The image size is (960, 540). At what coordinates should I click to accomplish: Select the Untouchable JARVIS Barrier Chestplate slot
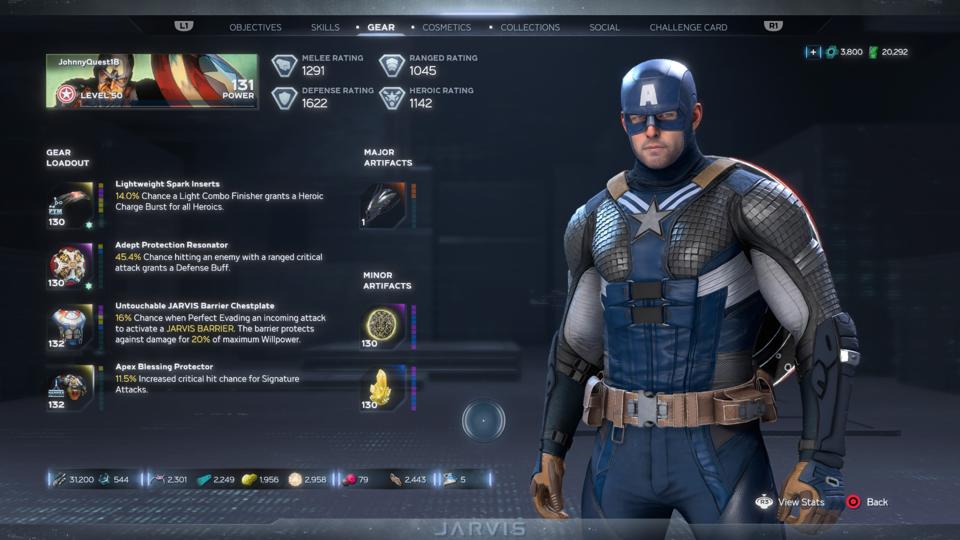70,326
